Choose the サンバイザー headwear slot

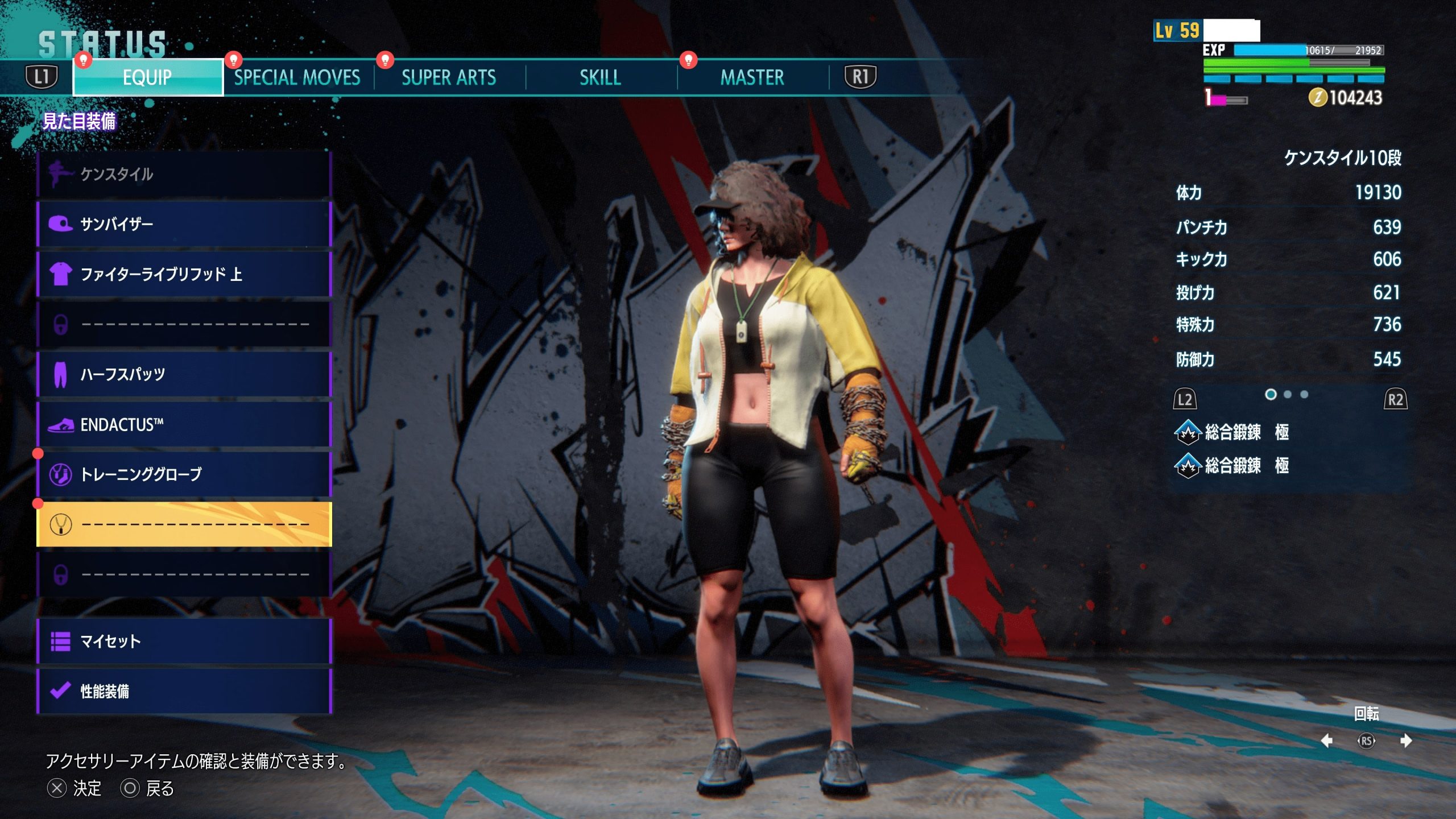click(184, 224)
